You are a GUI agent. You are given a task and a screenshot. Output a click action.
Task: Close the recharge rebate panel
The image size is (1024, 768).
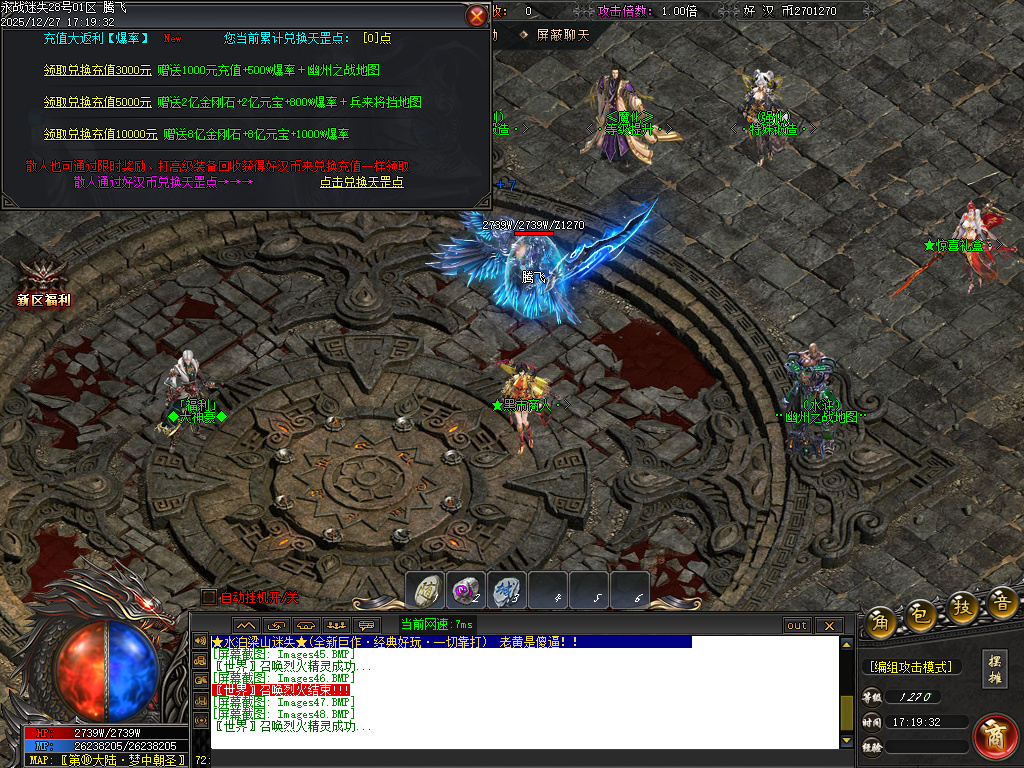[x=477, y=16]
